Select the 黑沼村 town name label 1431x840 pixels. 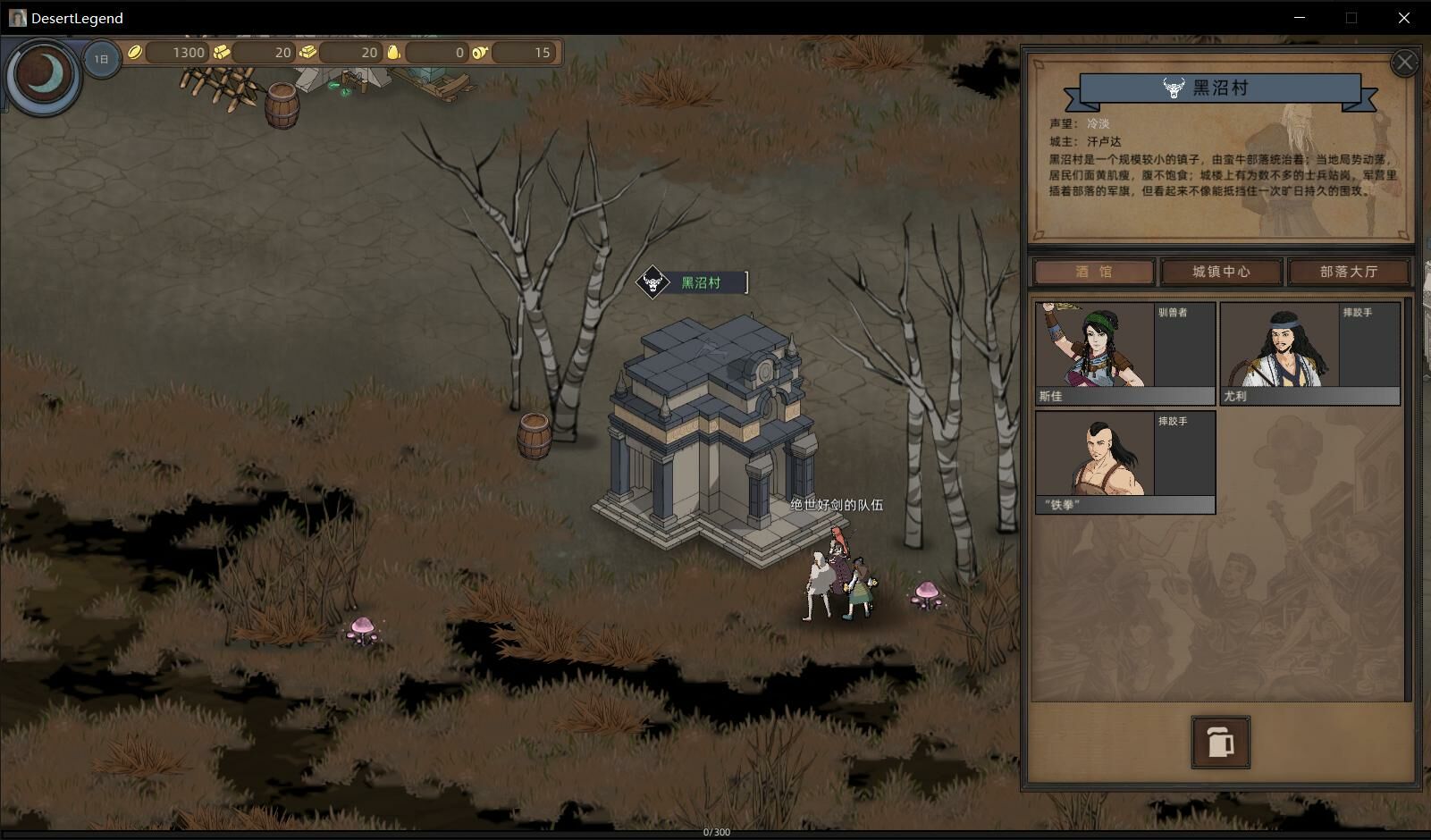point(700,283)
